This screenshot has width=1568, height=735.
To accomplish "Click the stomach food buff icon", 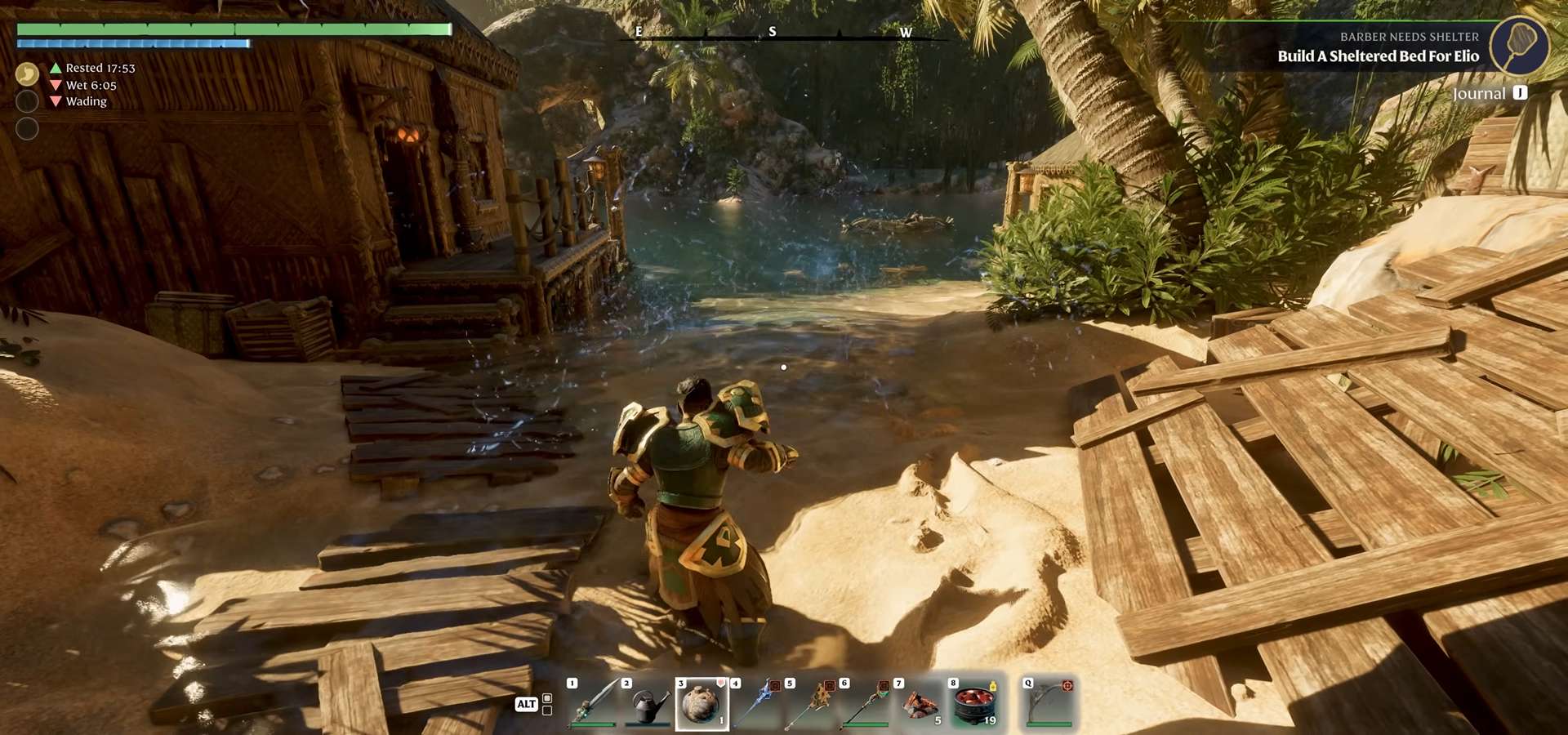I will [27, 74].
